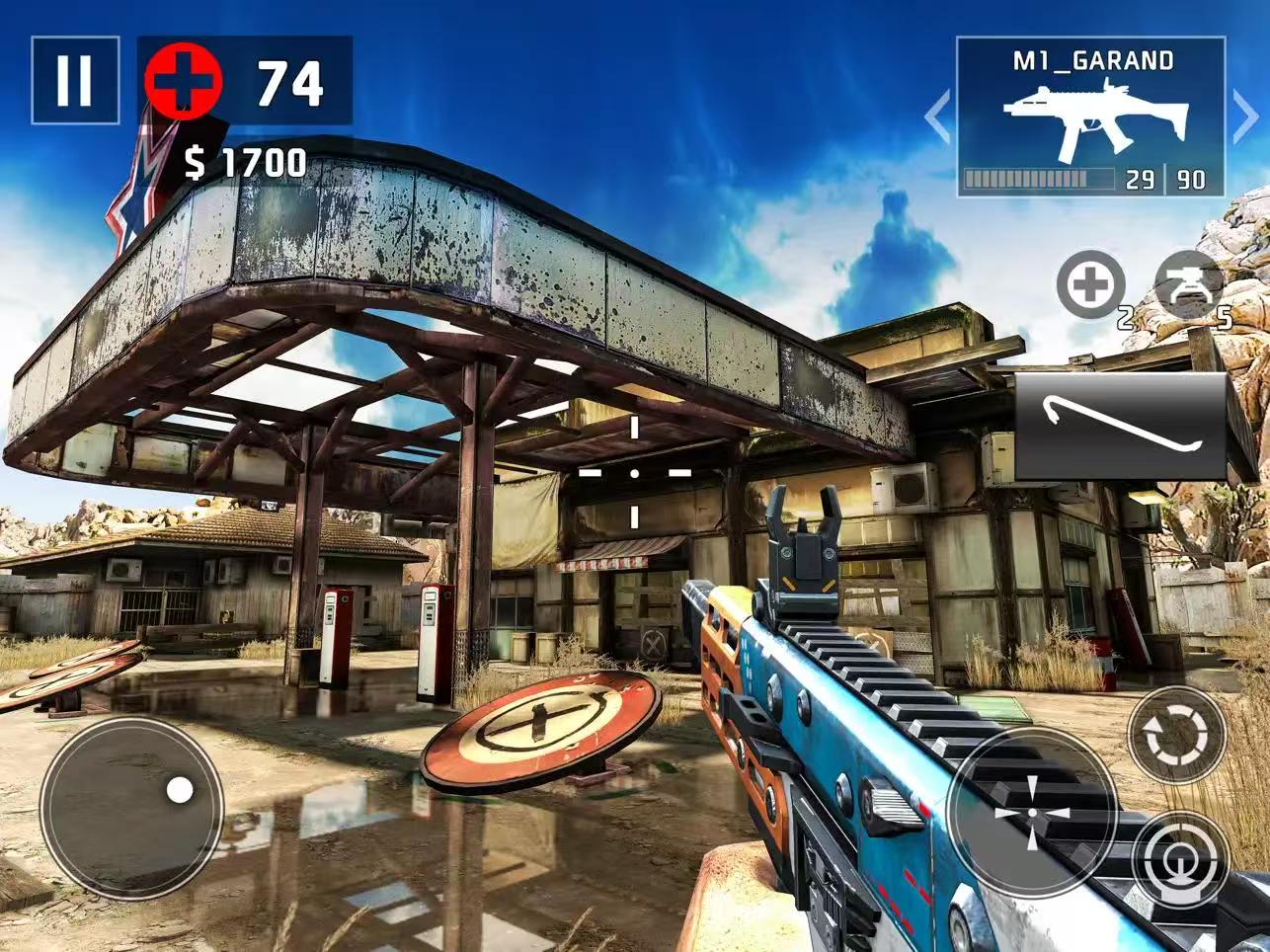Activate the aim-down-sights scope button
Screen dimensions: 1270x952
point(1181,861)
